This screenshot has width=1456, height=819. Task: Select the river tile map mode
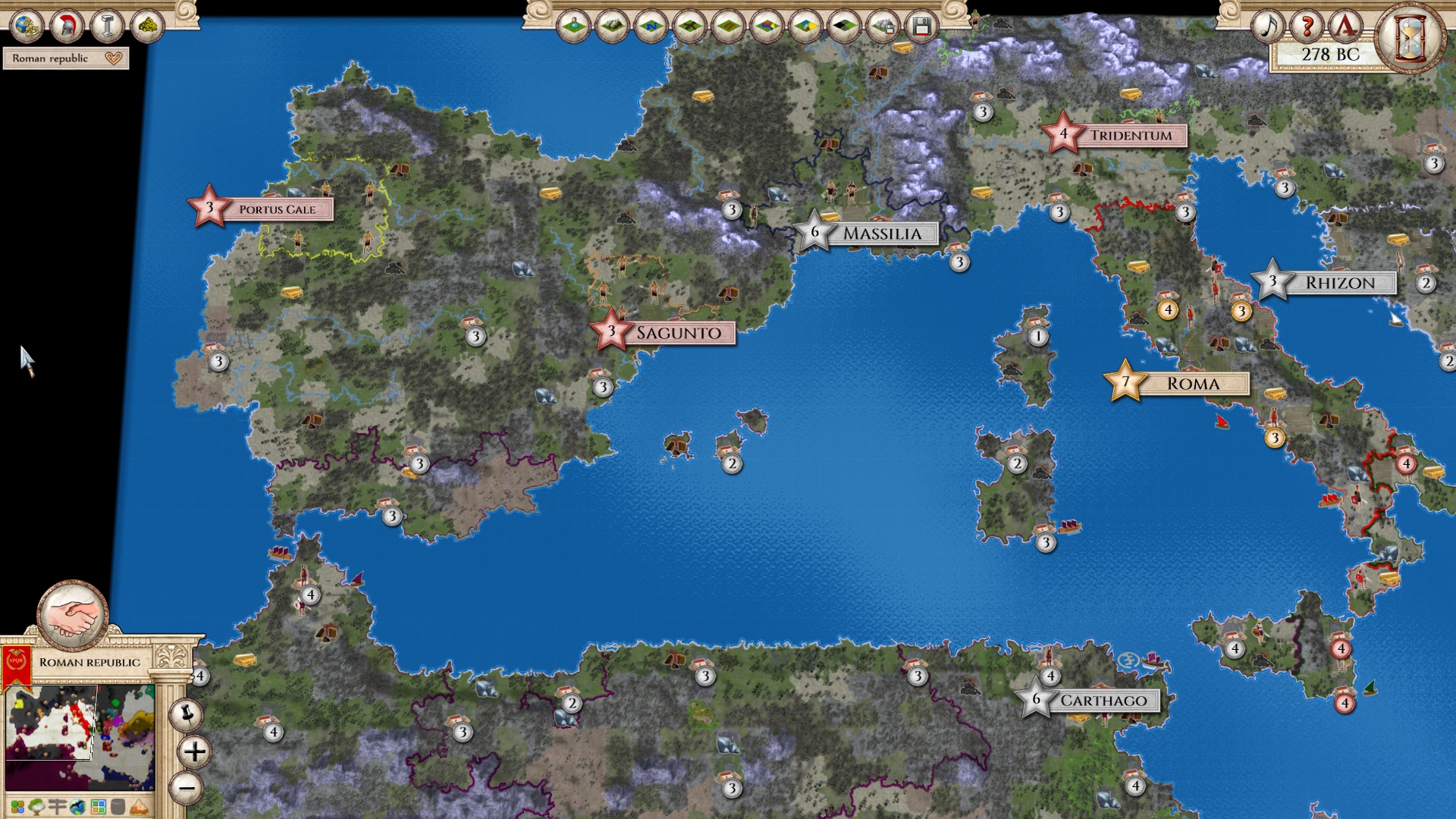tap(651, 27)
